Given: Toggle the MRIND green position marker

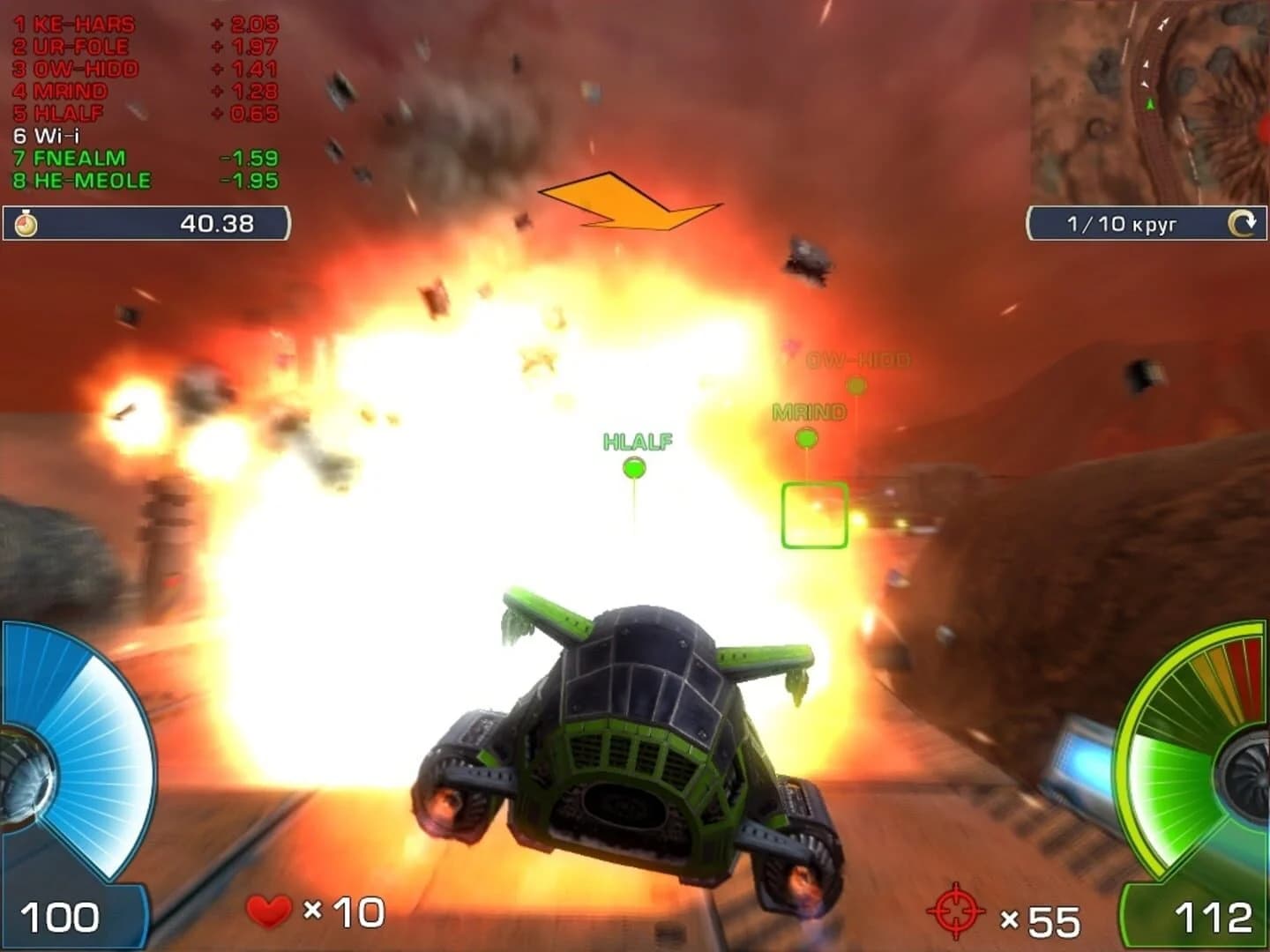Looking at the screenshot, I should 805,439.
